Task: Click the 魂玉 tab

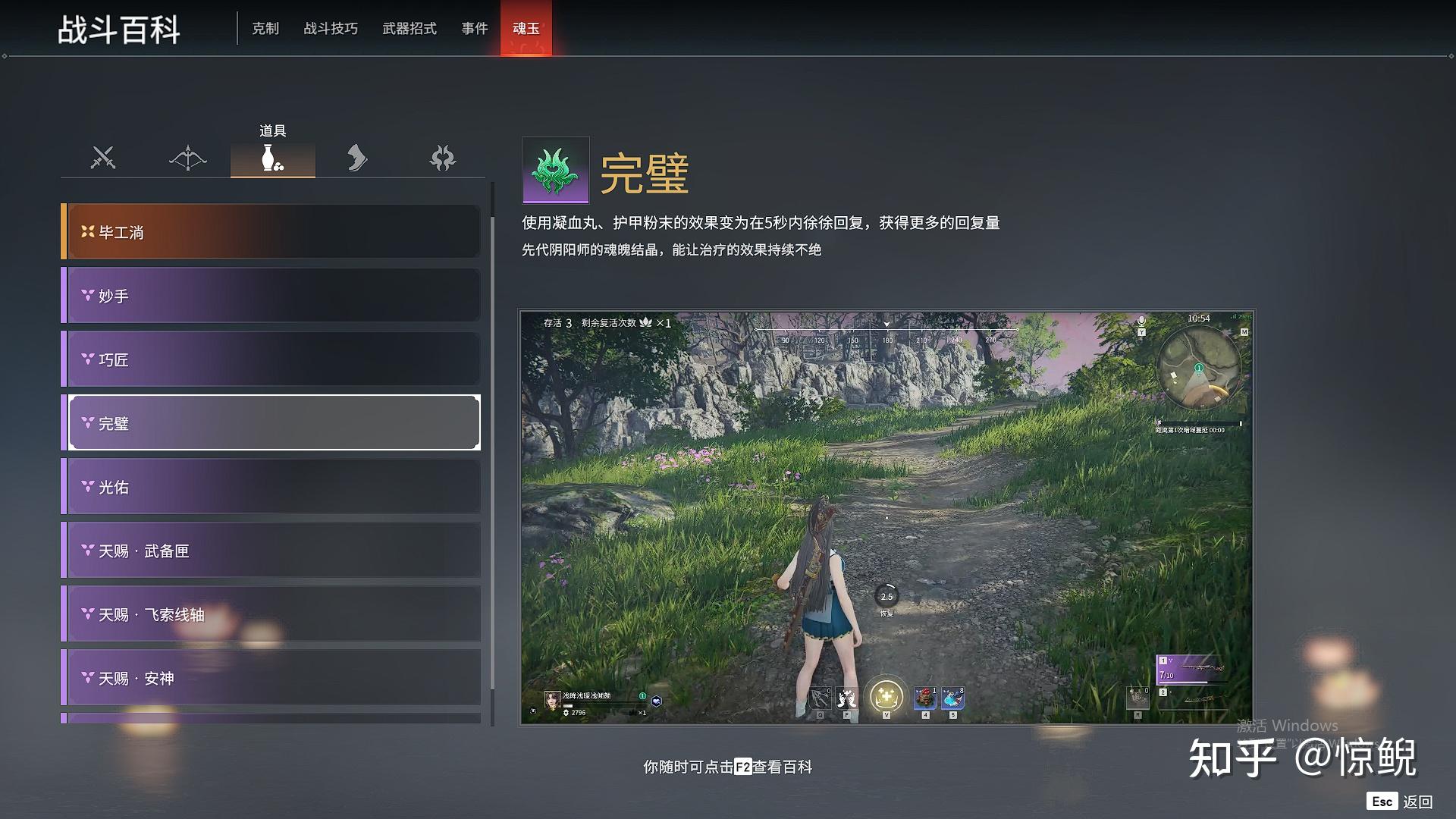Action: [x=526, y=29]
